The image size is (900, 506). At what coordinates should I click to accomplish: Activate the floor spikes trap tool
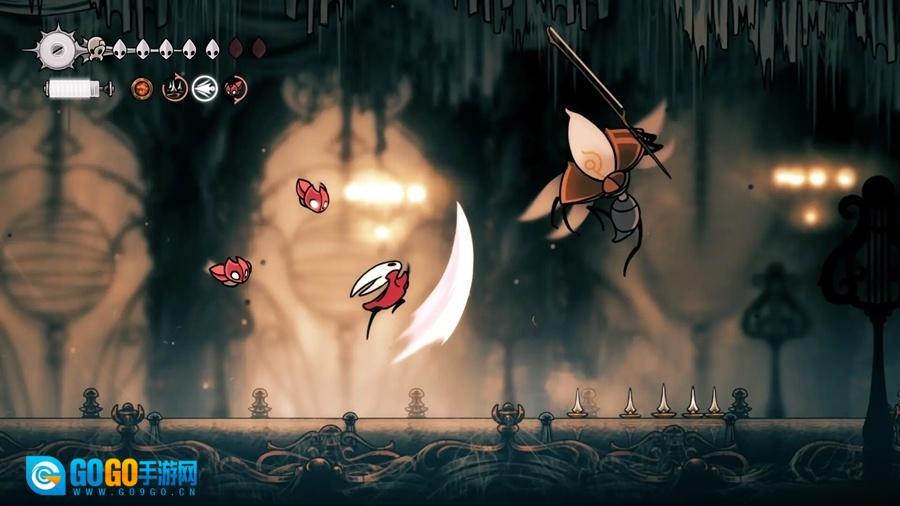tap(175, 89)
